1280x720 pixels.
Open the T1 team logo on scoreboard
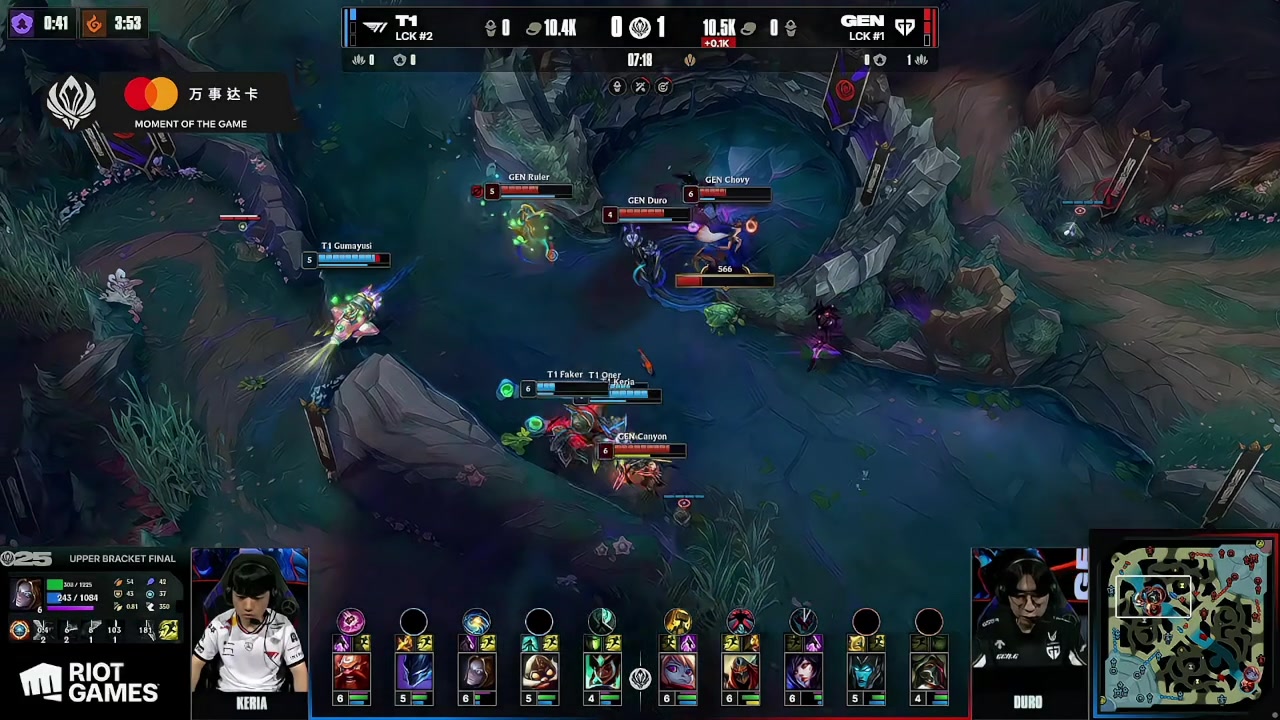(376, 27)
